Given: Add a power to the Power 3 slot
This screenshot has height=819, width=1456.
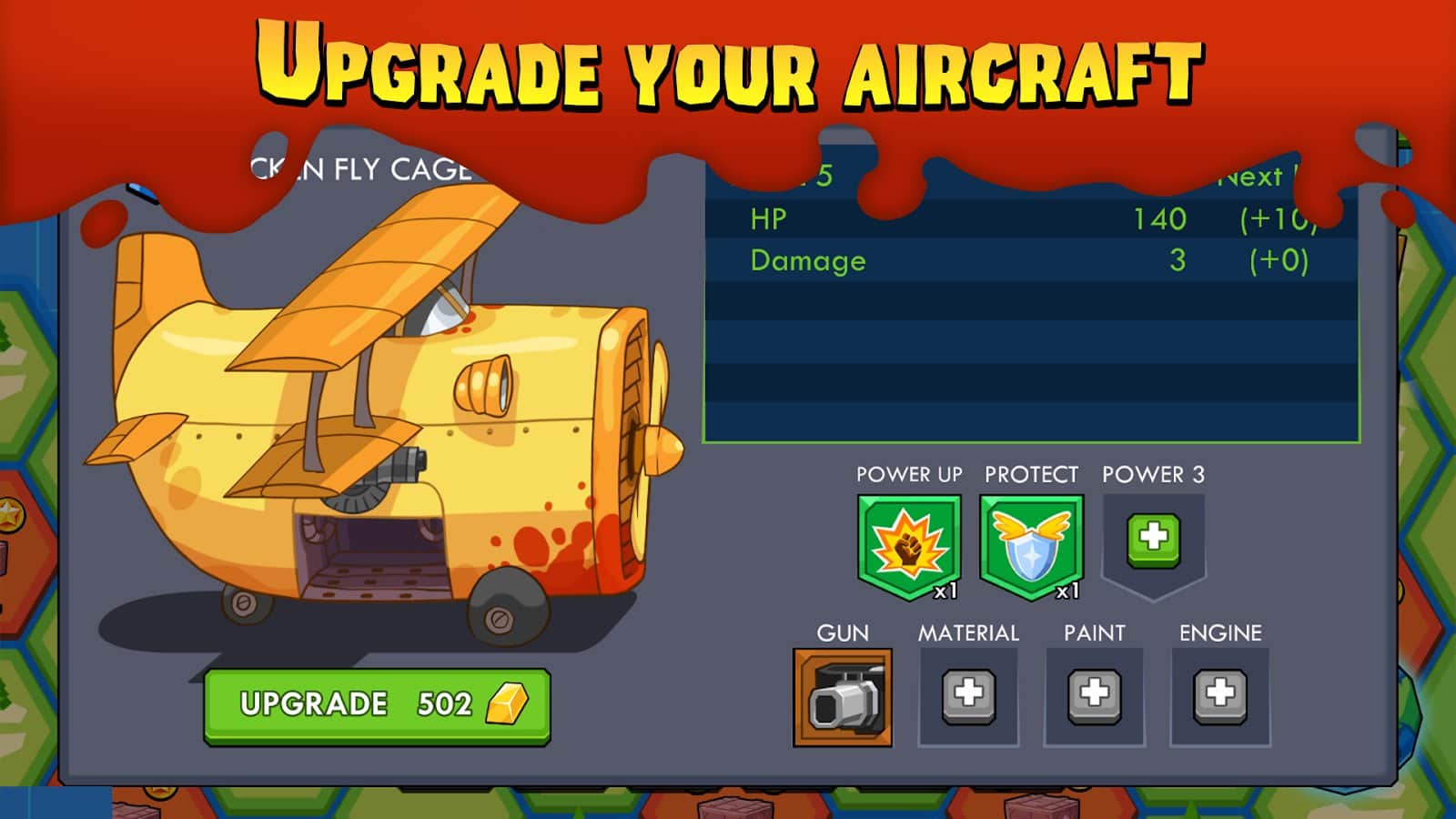Looking at the screenshot, I should point(1153,538).
